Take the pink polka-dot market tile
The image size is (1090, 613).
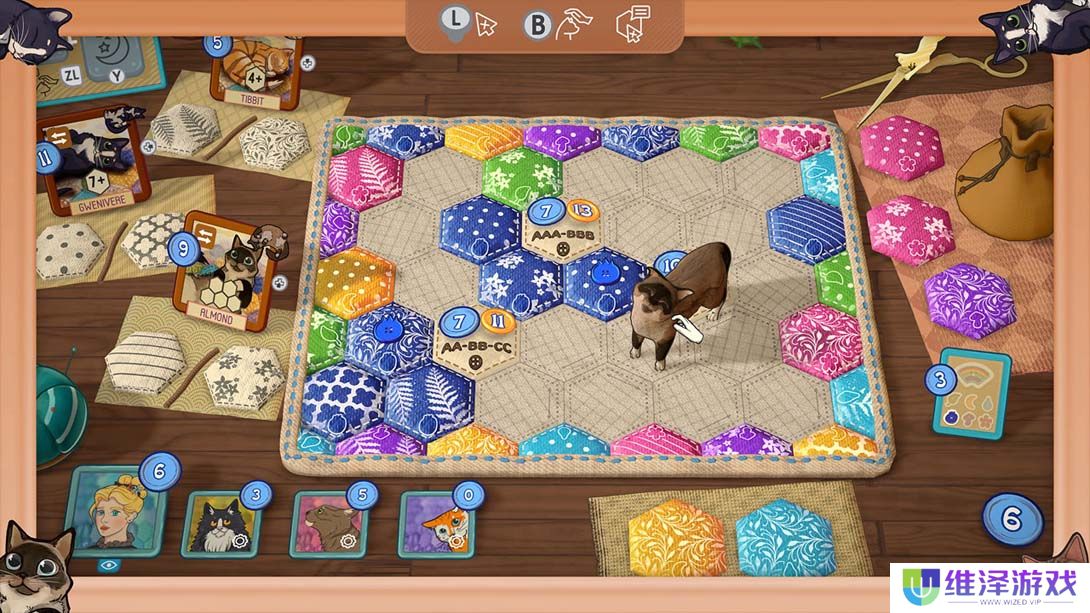click(901, 146)
